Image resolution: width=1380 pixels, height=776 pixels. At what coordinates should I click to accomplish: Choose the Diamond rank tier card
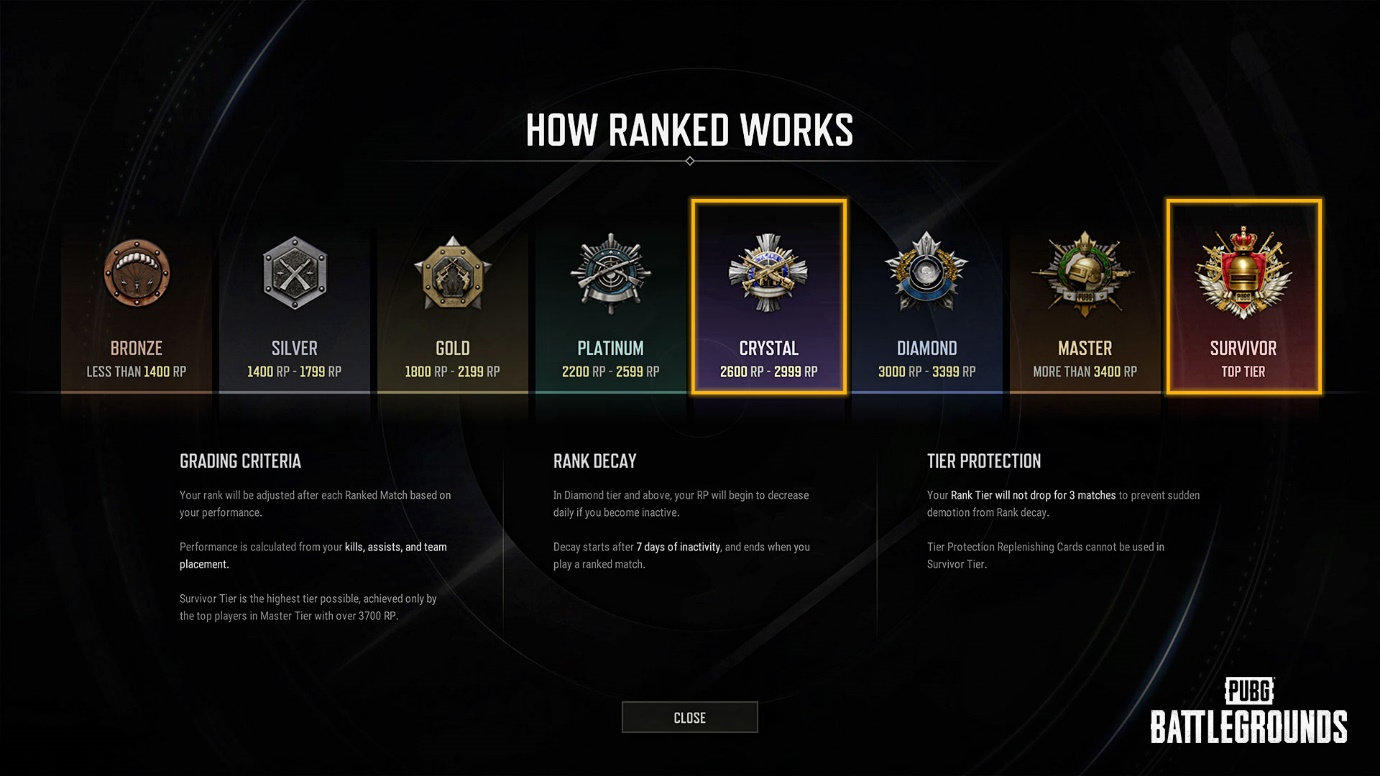pyautogui.click(x=926, y=300)
